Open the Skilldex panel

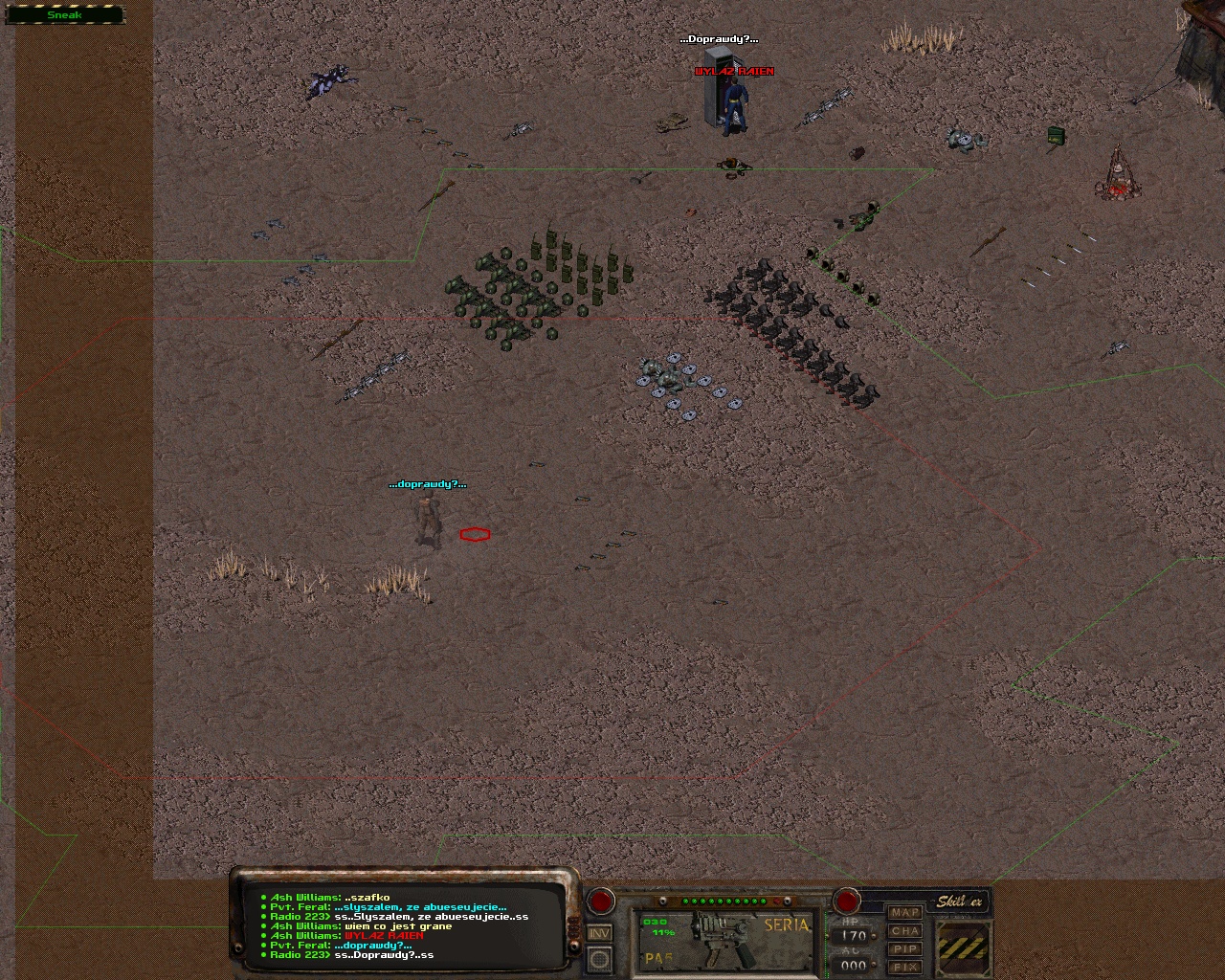pyautogui.click(x=958, y=902)
